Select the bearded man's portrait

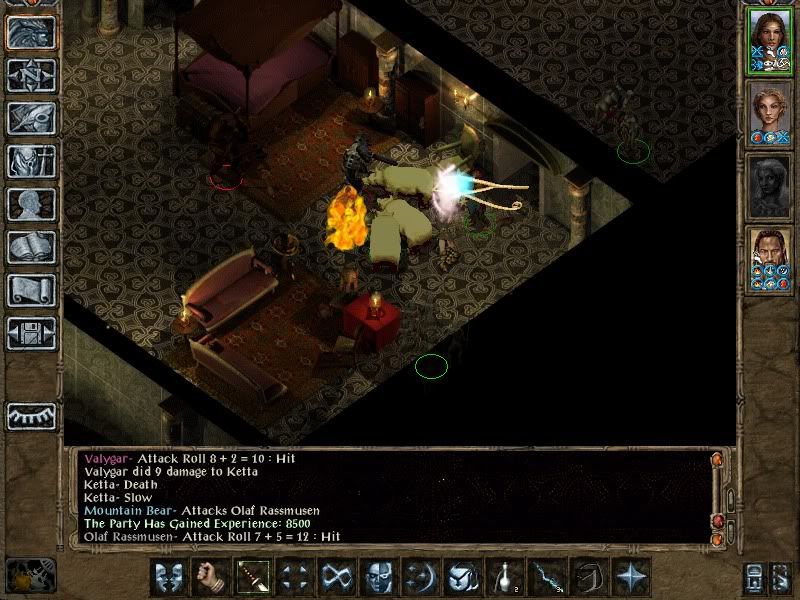(769, 259)
